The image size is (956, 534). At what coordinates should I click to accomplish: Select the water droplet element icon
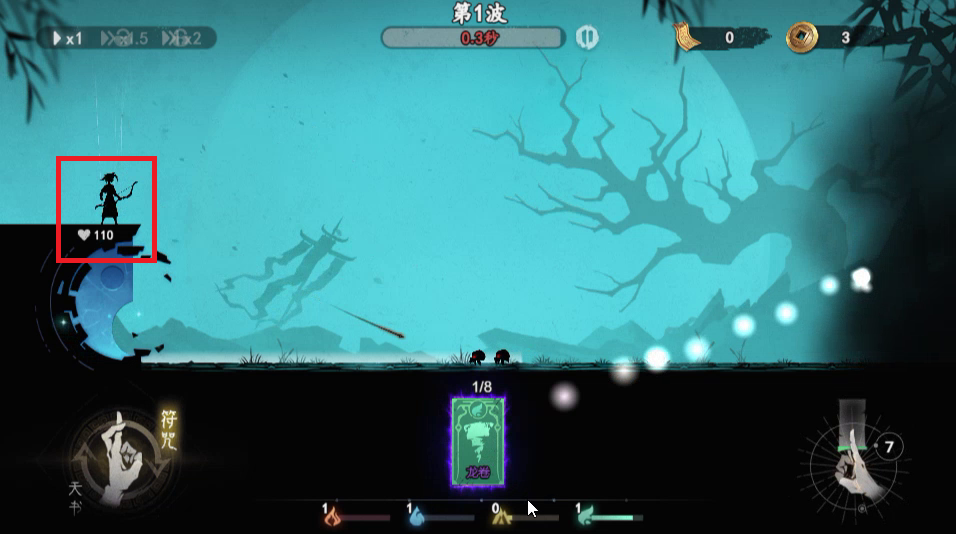pyautogui.click(x=417, y=517)
